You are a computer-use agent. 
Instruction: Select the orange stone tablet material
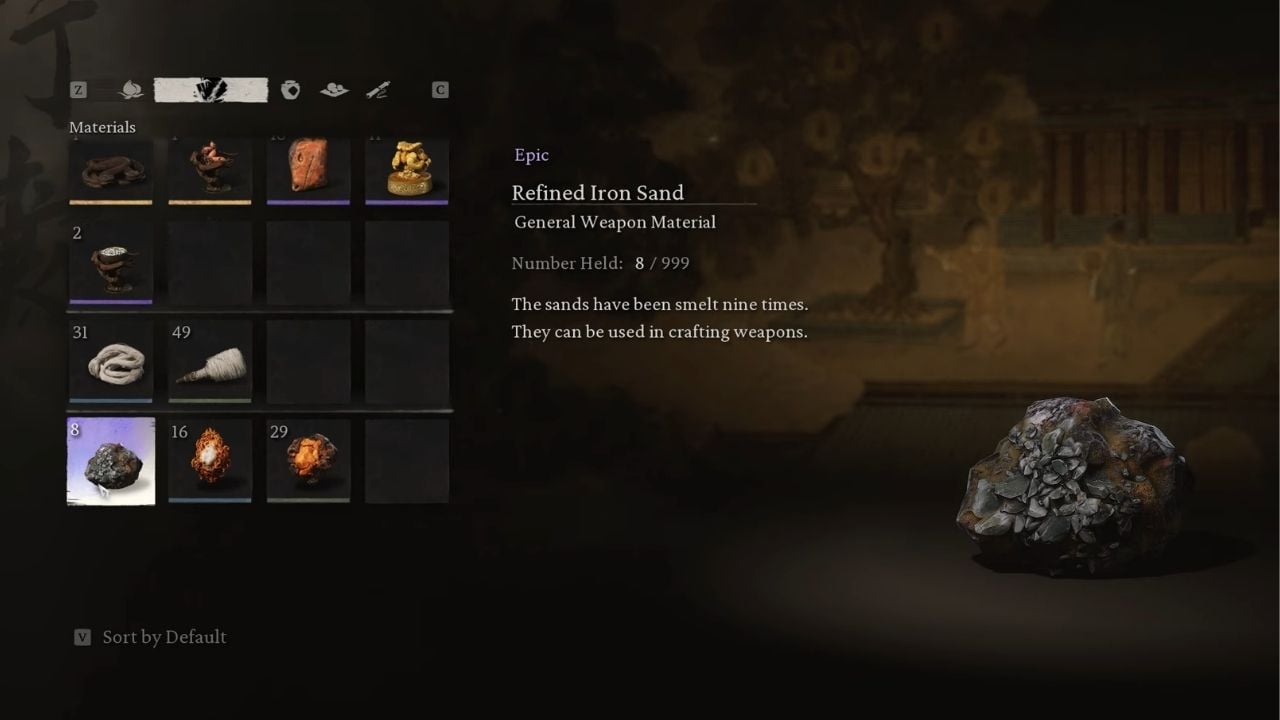tap(308, 170)
